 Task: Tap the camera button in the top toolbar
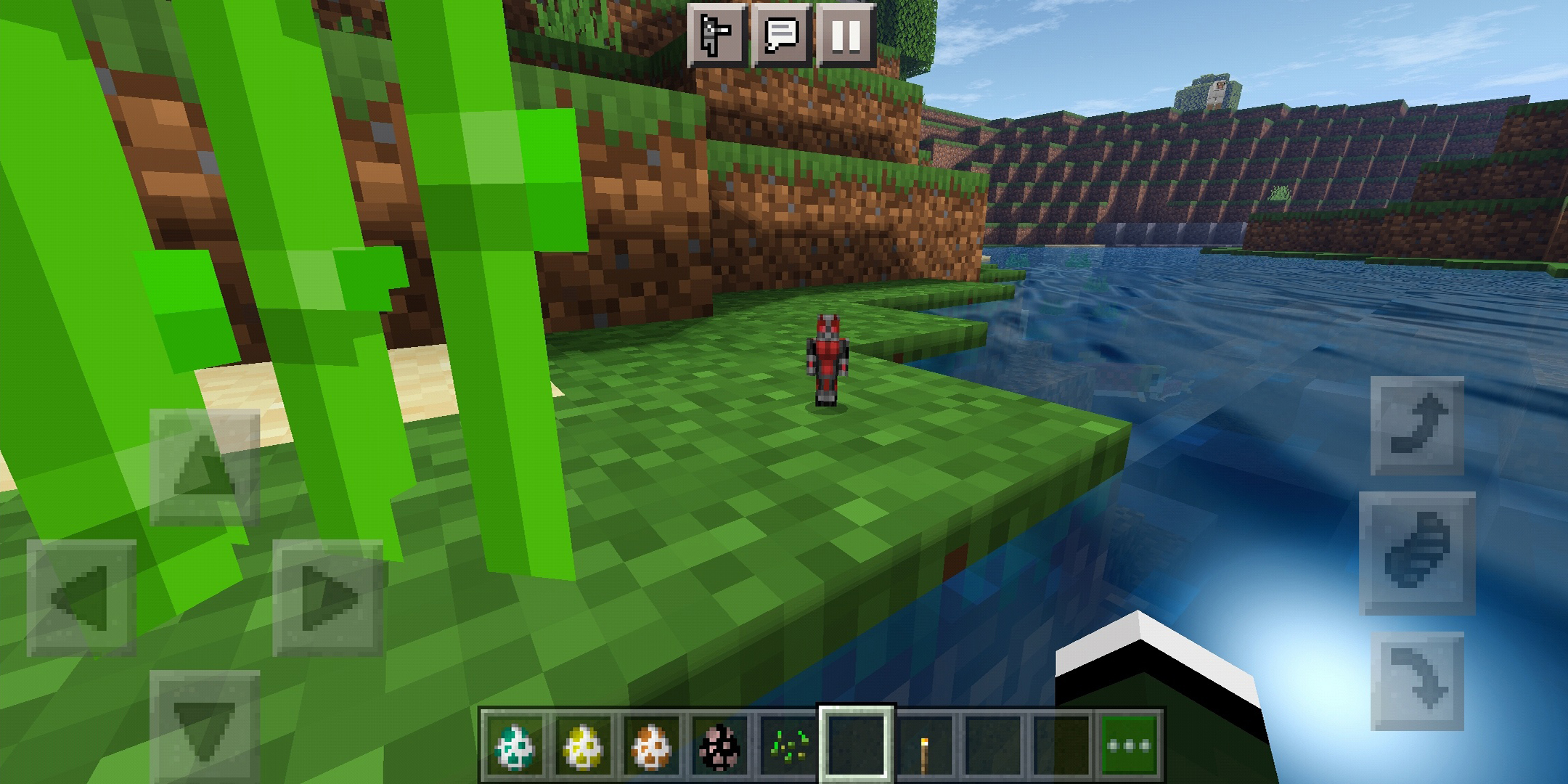click(715, 34)
